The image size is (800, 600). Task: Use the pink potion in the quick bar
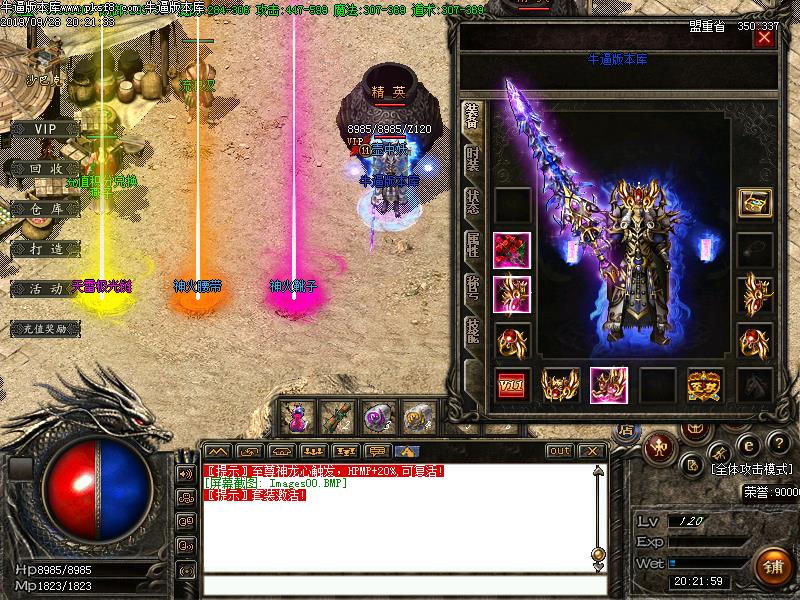(296, 415)
